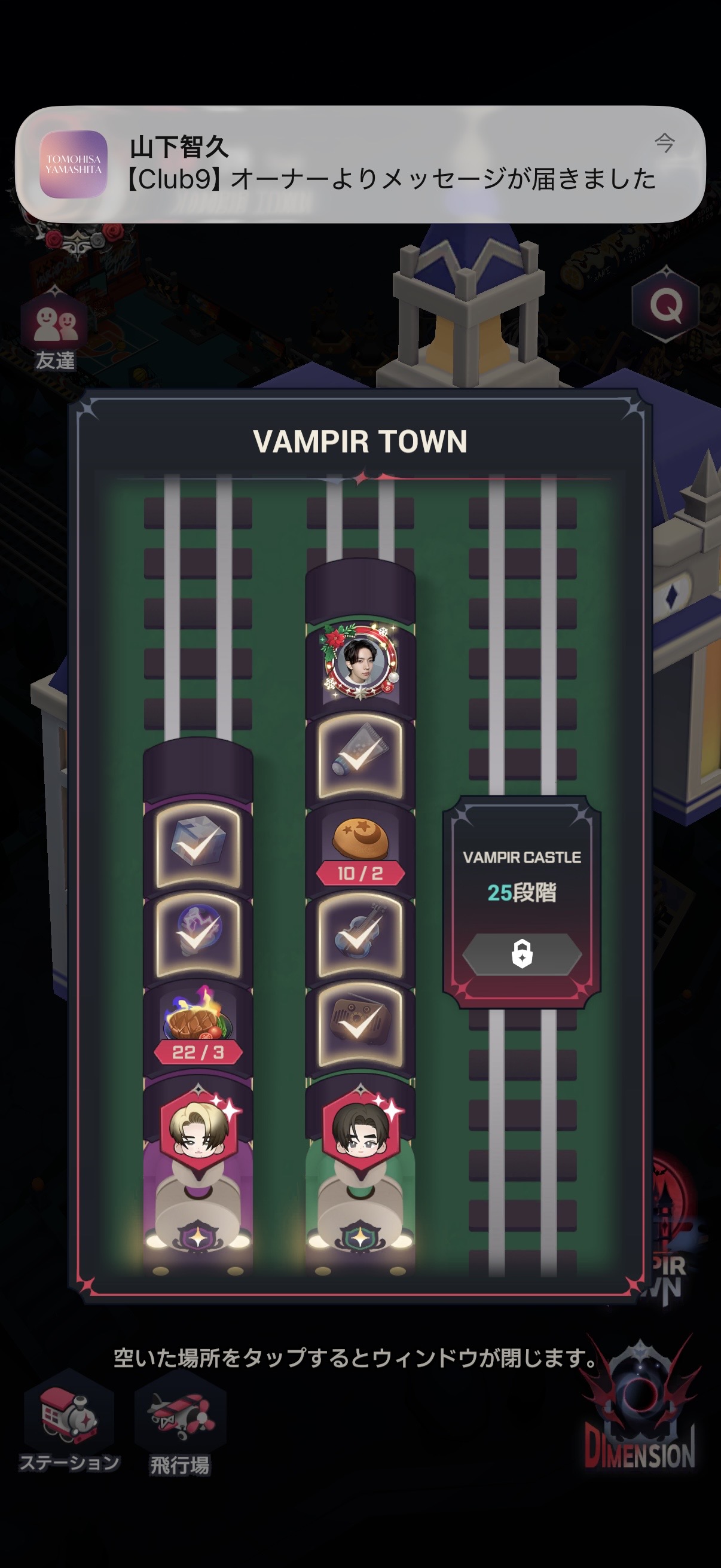
Task: Select the completed radio cargo slot
Action: [360, 1026]
